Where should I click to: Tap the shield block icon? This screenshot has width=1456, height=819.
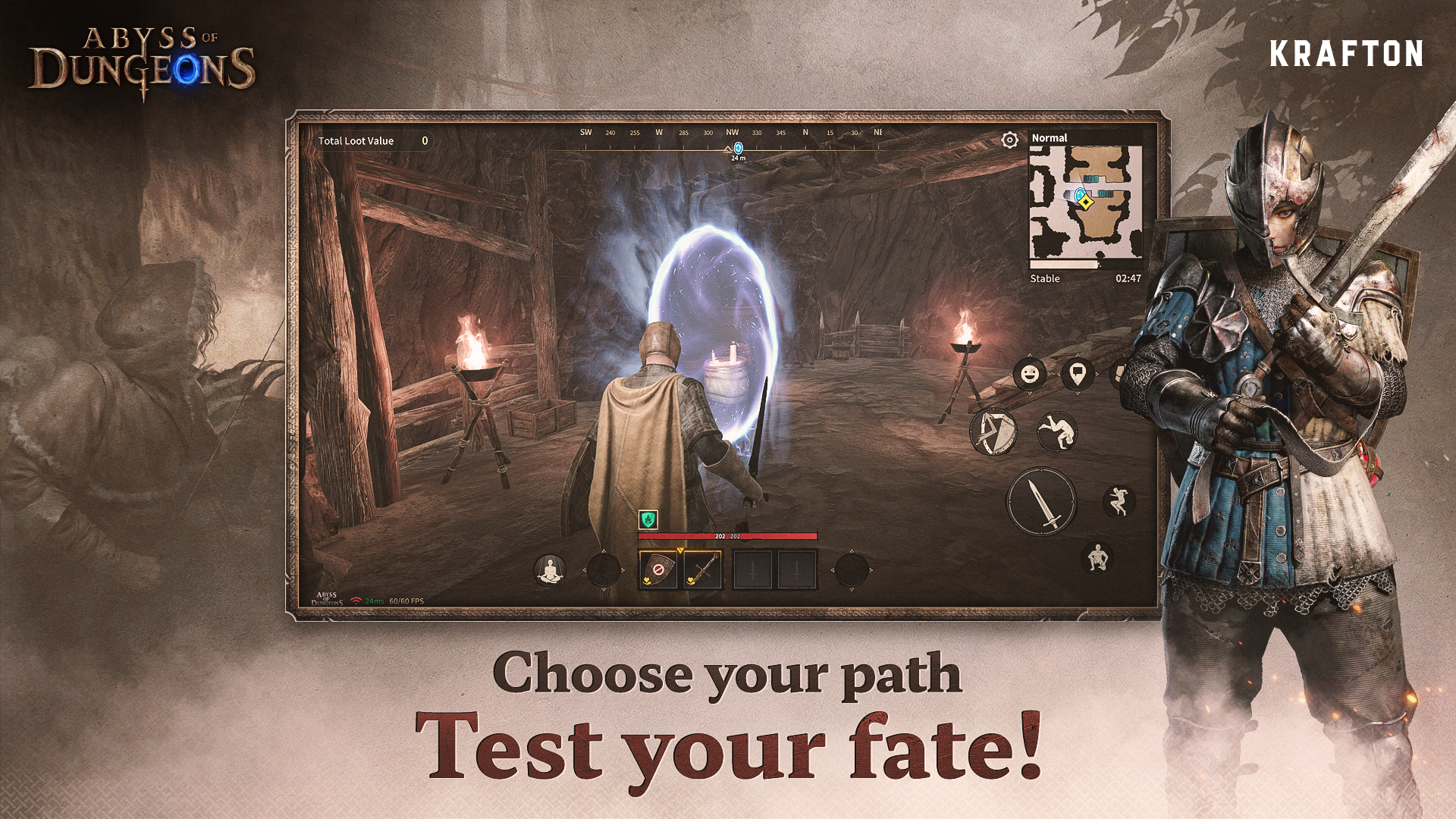993,432
